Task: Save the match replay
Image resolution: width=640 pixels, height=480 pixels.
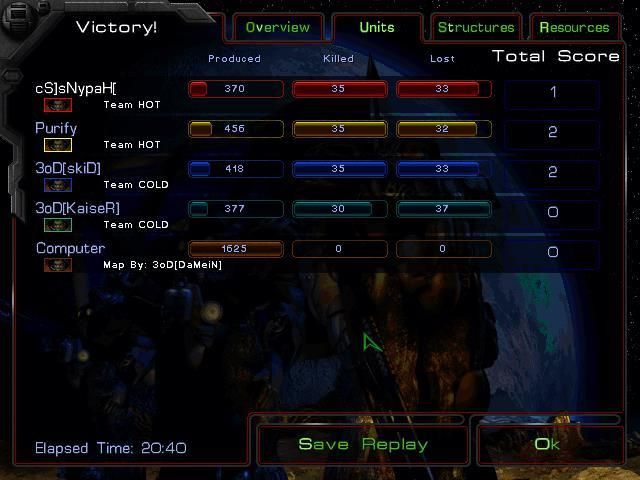Action: coord(363,444)
